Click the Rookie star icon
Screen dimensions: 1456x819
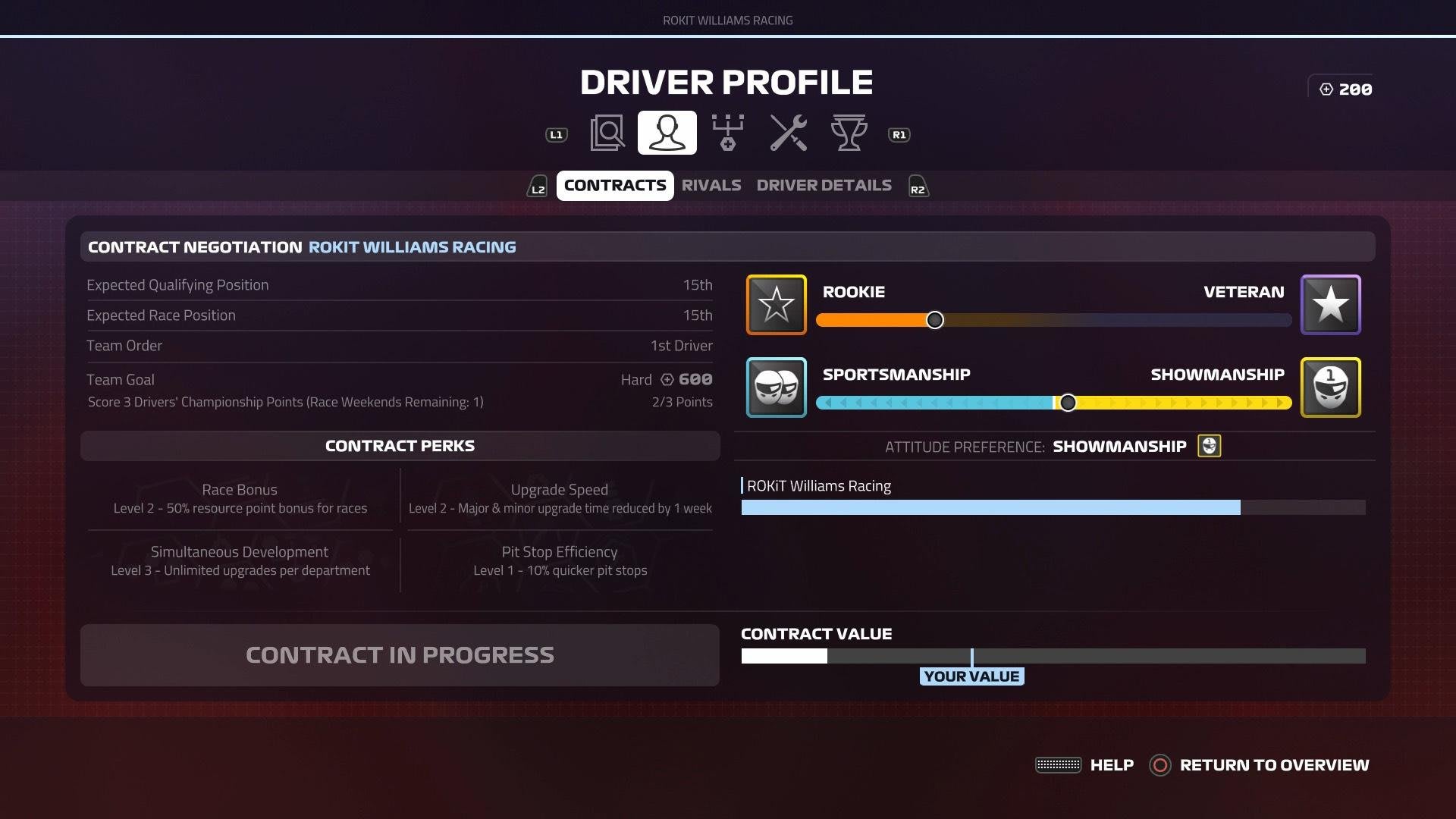click(776, 305)
